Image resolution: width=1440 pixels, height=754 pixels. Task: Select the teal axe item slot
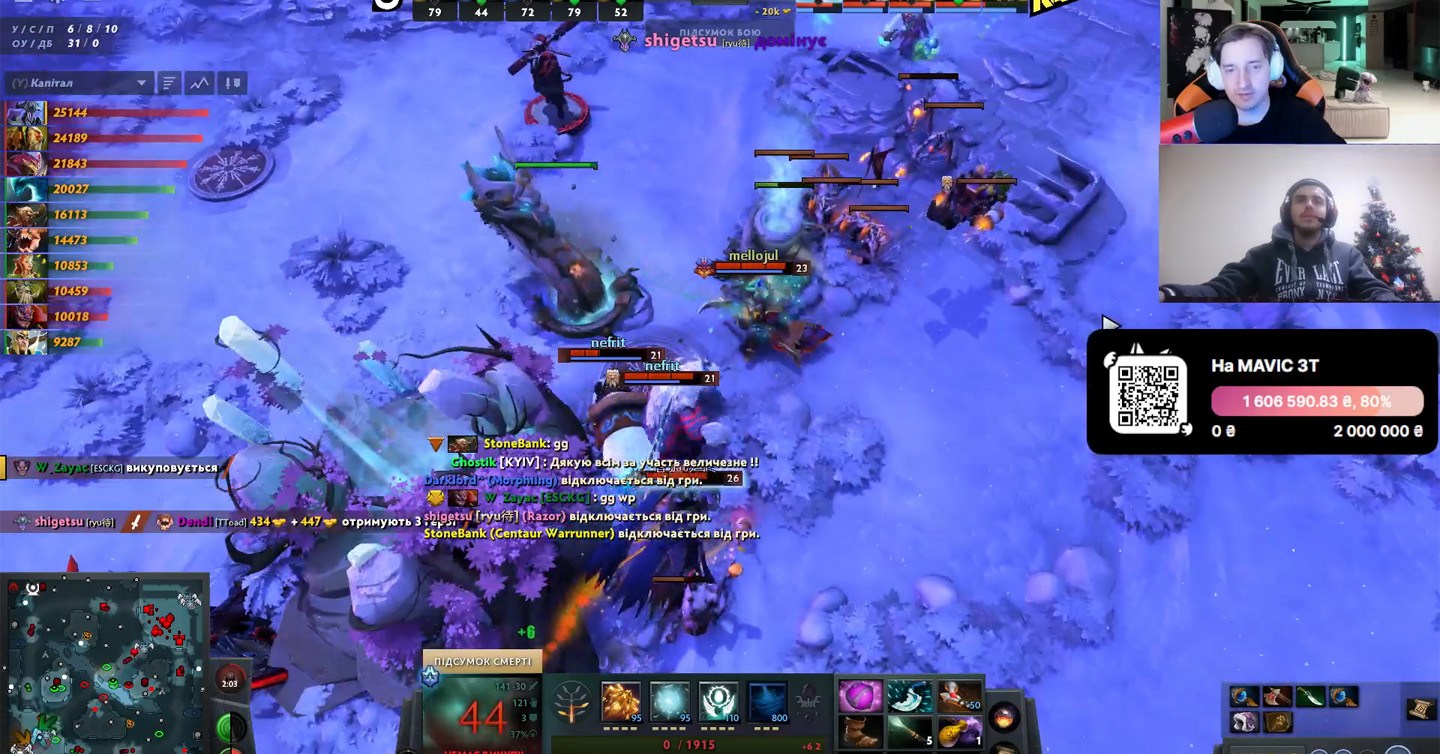click(909, 696)
